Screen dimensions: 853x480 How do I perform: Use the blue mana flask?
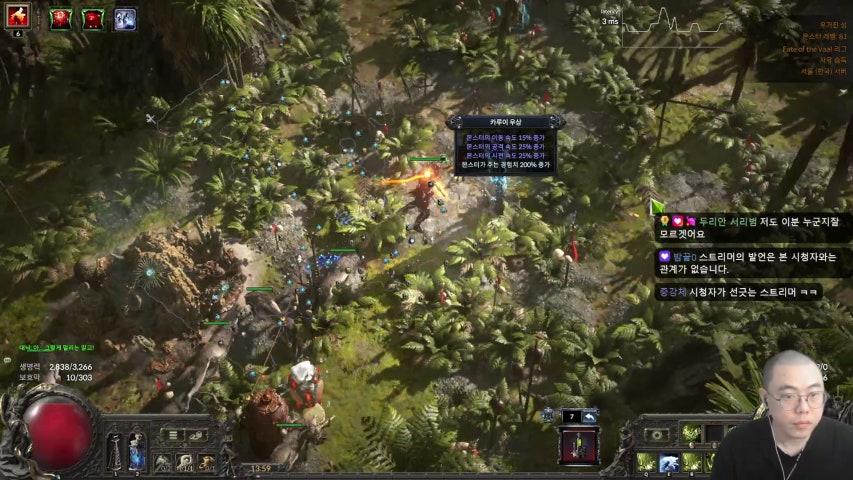pyautogui.click(x=137, y=449)
